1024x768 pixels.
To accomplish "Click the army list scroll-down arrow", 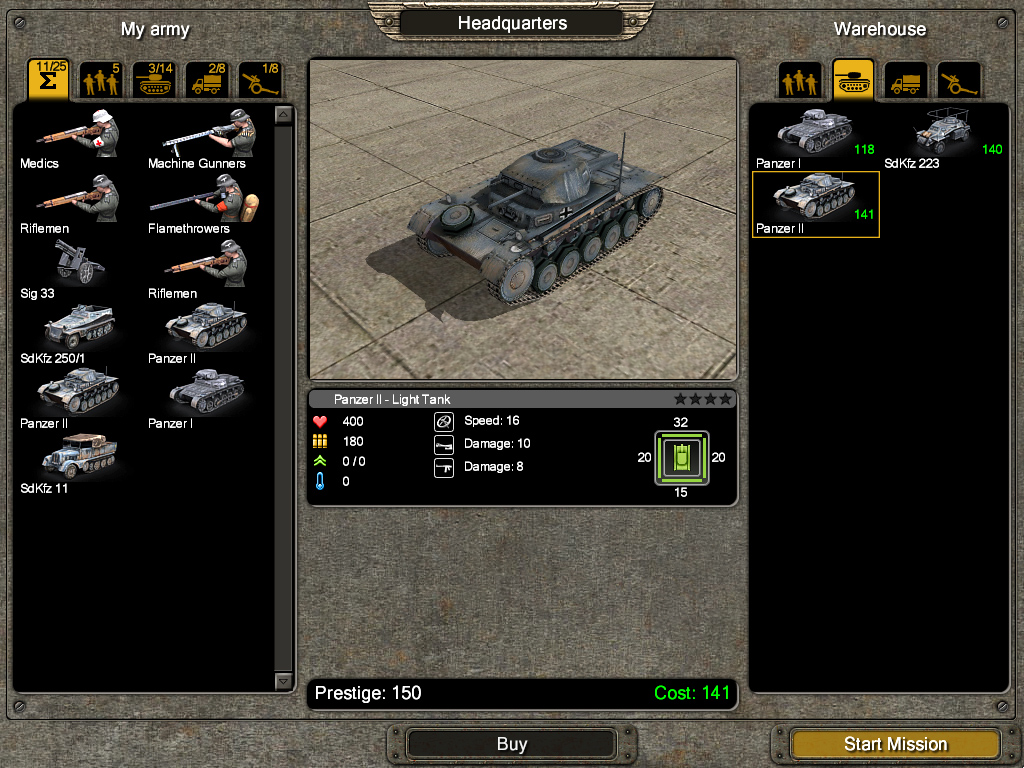I will [x=283, y=680].
